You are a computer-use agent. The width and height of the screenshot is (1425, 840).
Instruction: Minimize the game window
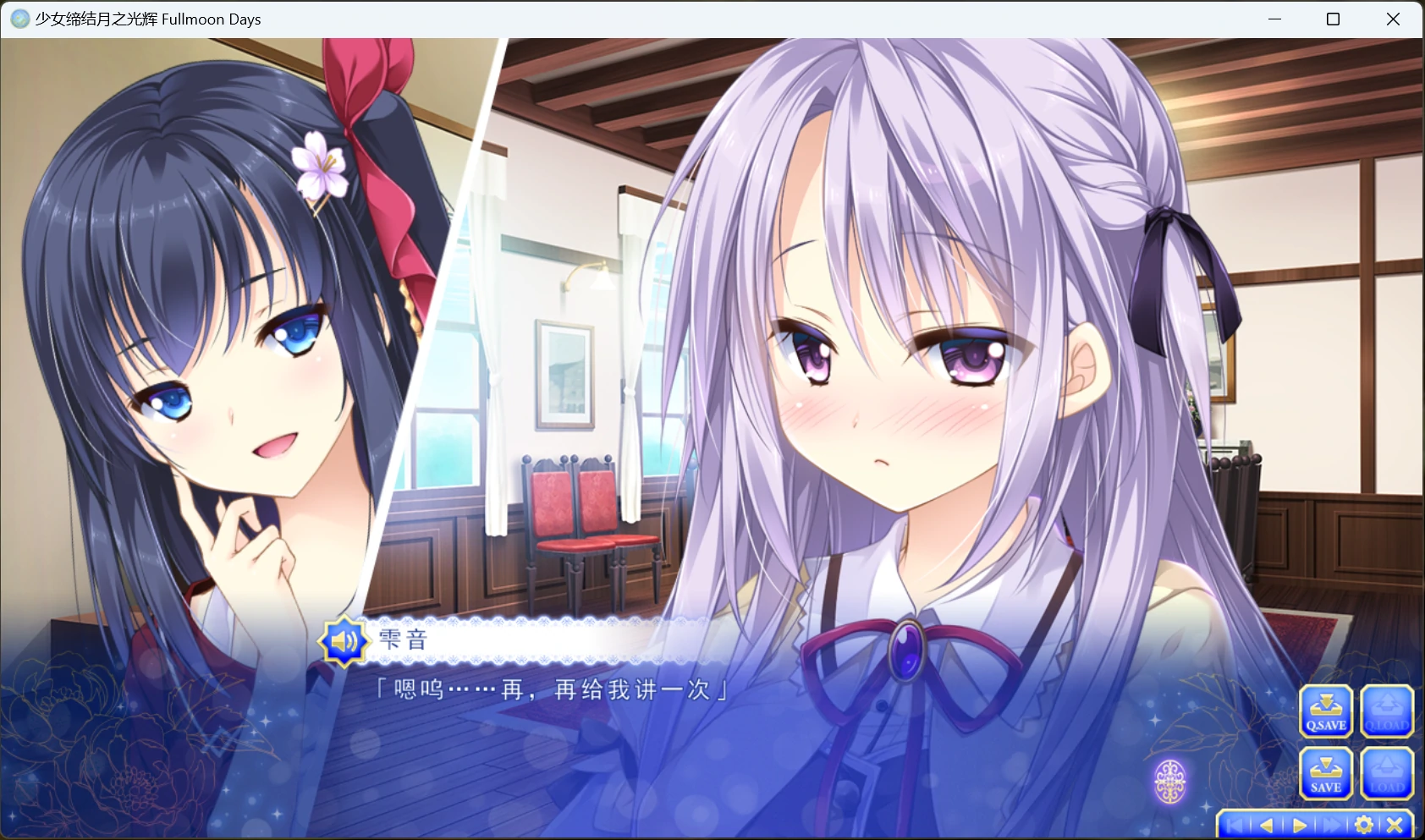tap(1274, 19)
